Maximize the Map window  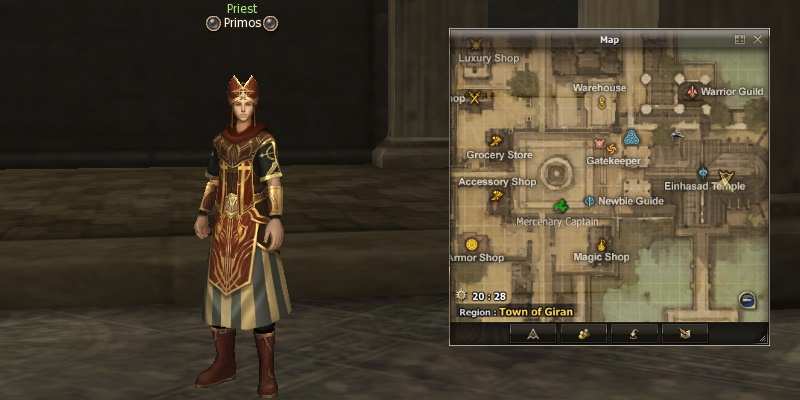click(740, 40)
